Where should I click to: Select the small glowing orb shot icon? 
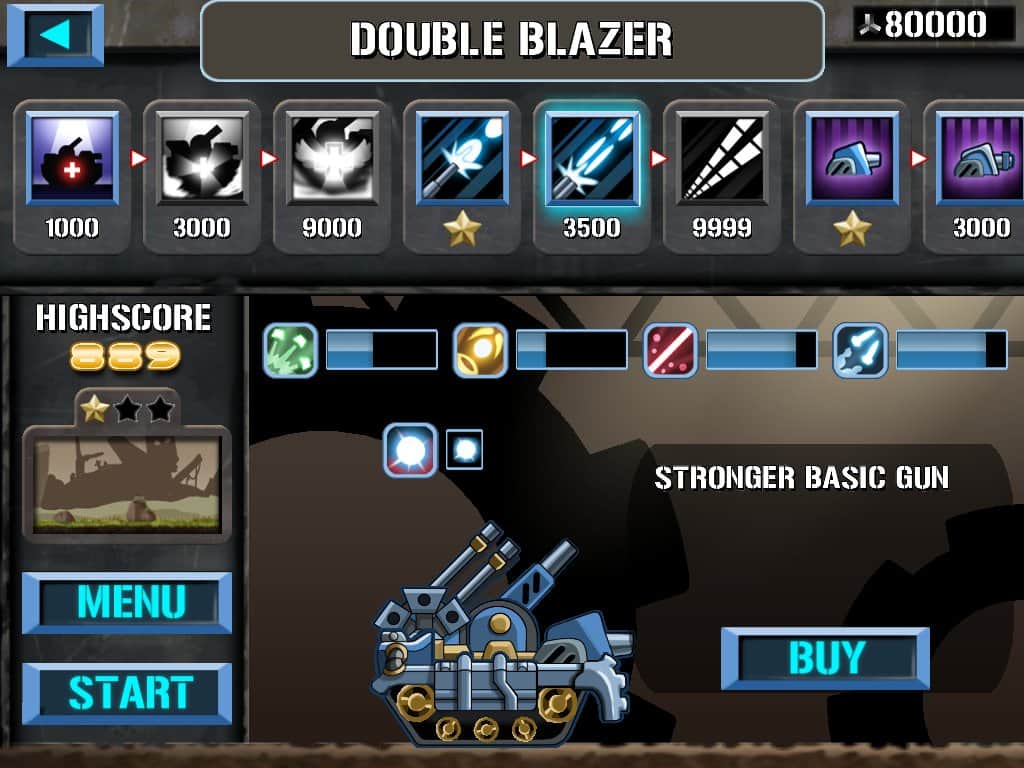pos(464,449)
